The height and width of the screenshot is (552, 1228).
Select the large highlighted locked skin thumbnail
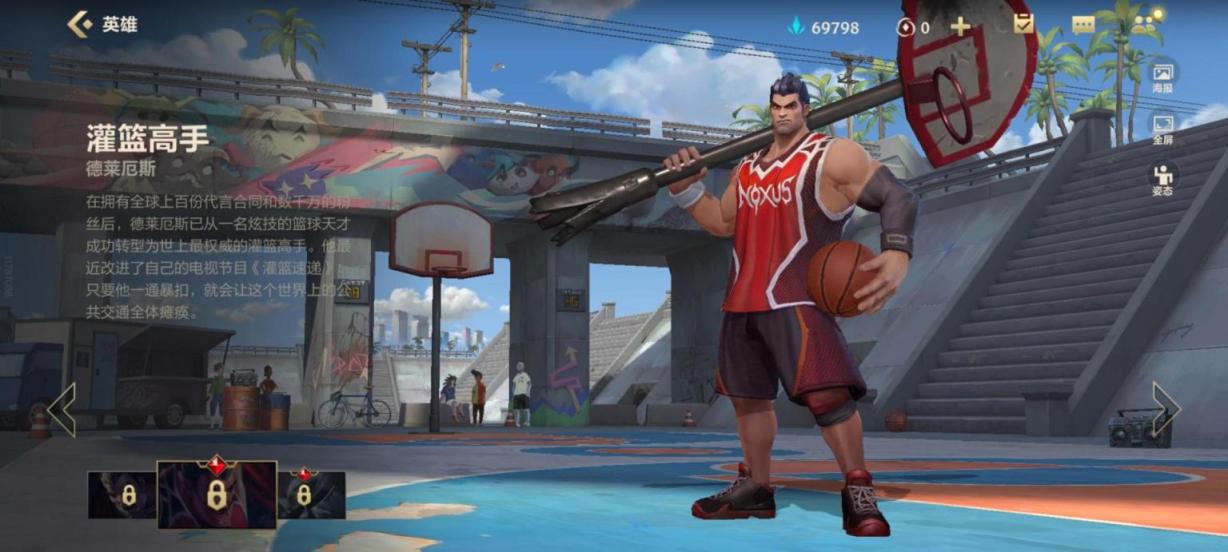pyautogui.click(x=216, y=494)
